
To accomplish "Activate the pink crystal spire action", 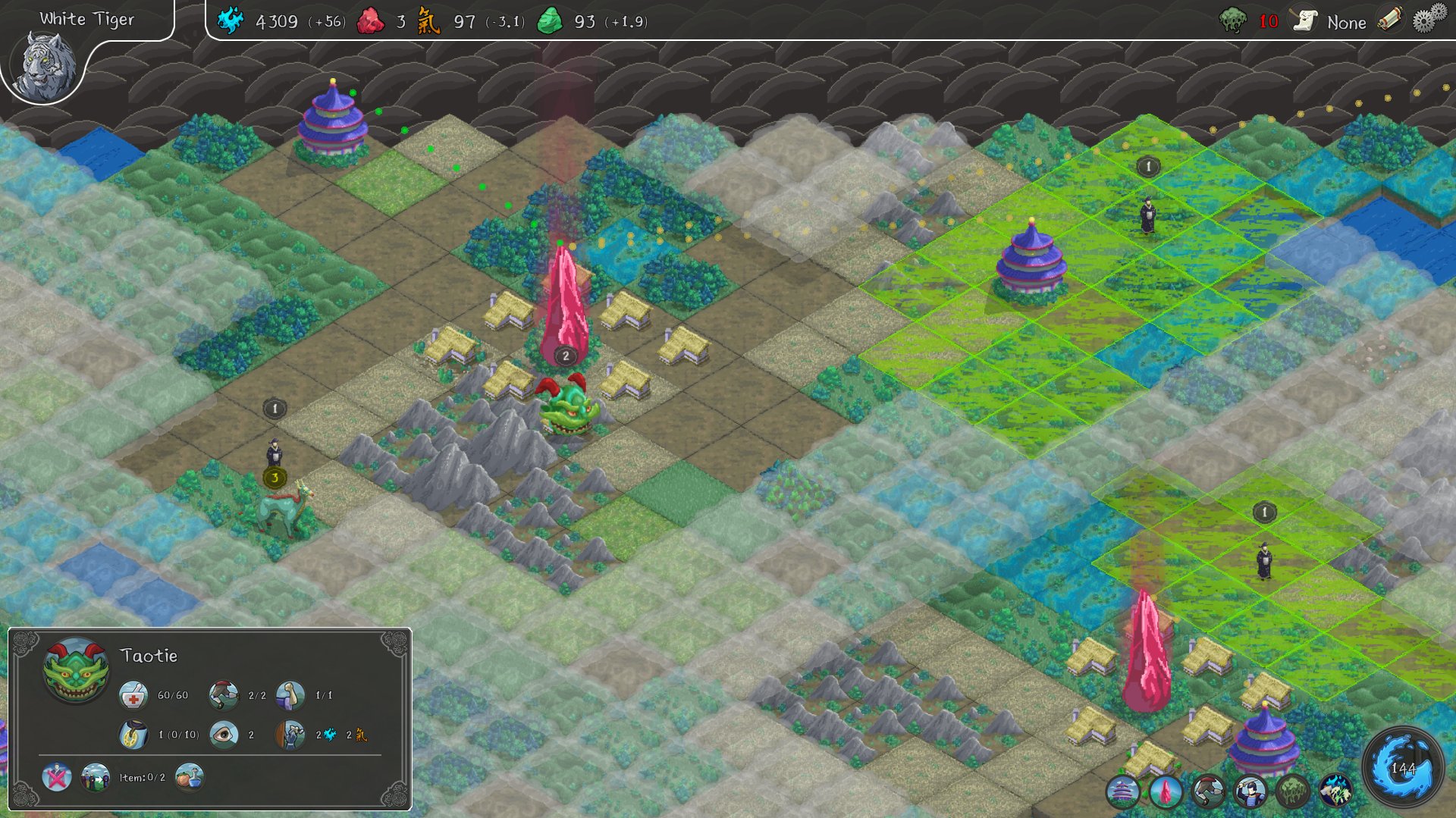I will 1166,792.
